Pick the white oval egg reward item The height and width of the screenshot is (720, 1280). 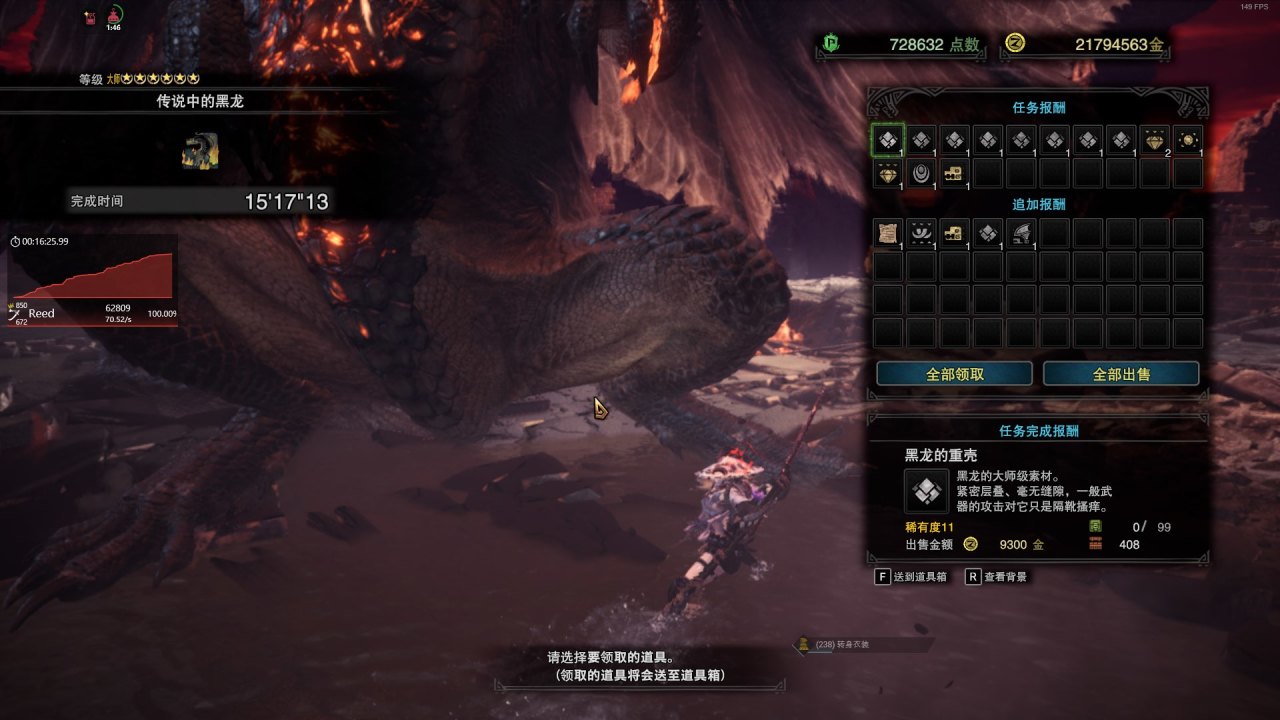click(x=921, y=173)
